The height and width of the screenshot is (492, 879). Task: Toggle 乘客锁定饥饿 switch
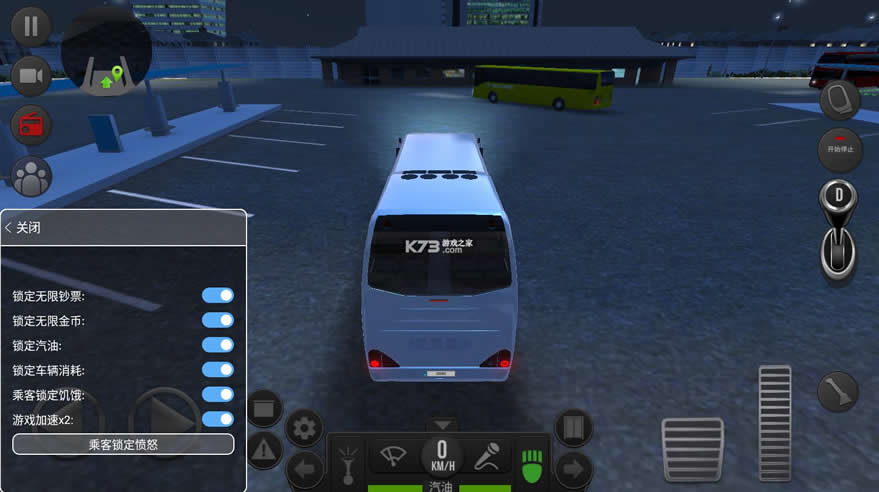tap(218, 395)
